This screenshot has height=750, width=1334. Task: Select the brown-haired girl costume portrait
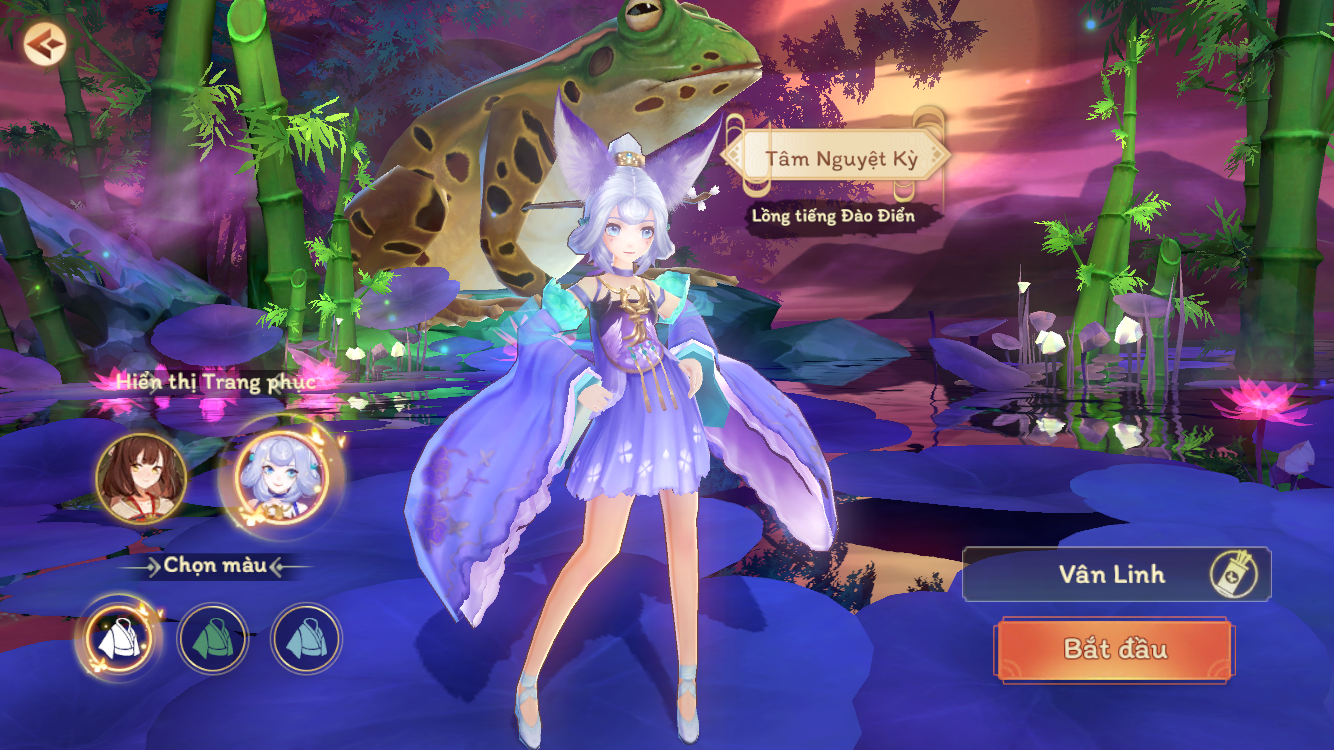141,477
